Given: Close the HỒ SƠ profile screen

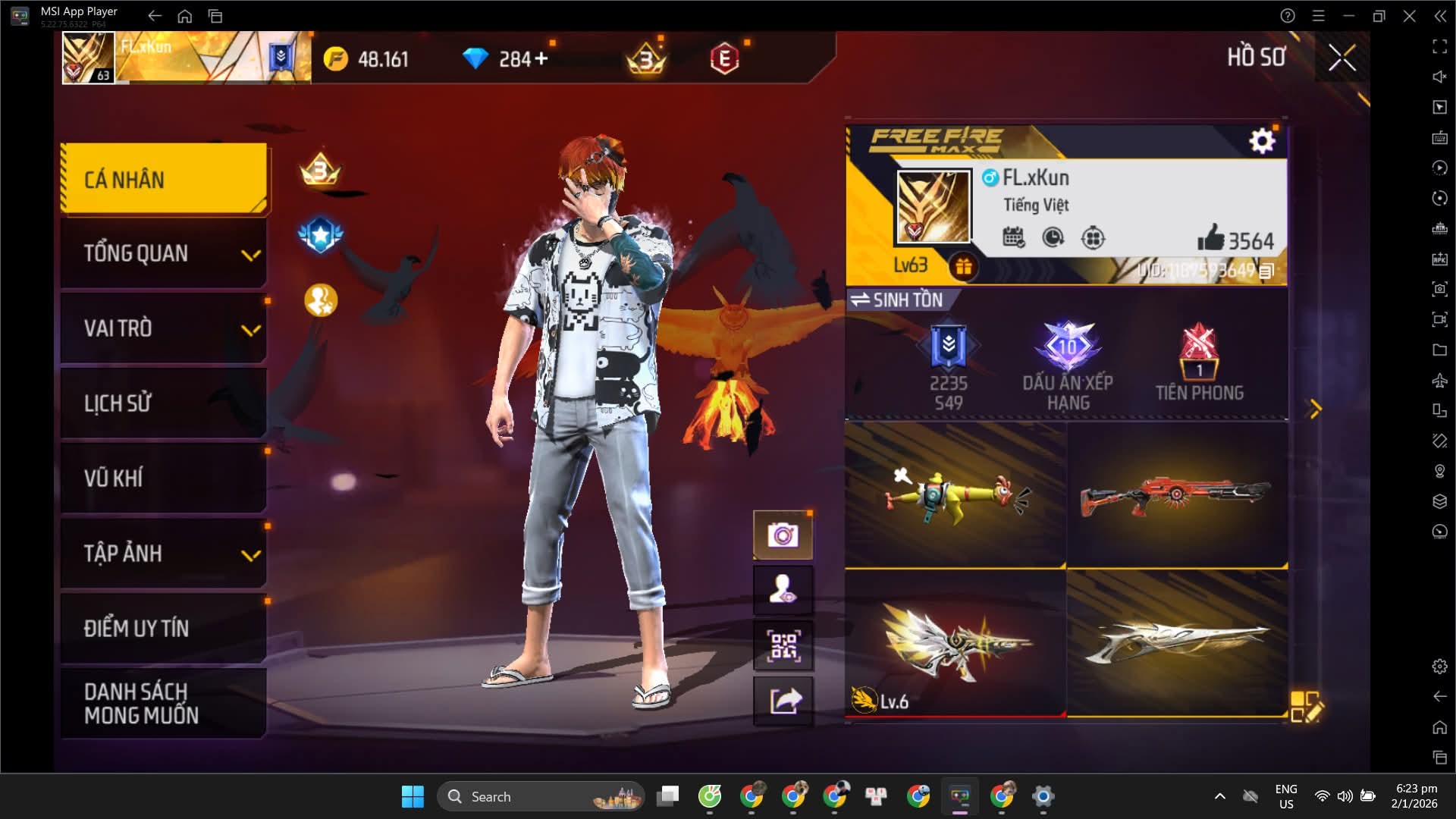Looking at the screenshot, I should pyautogui.click(x=1341, y=58).
